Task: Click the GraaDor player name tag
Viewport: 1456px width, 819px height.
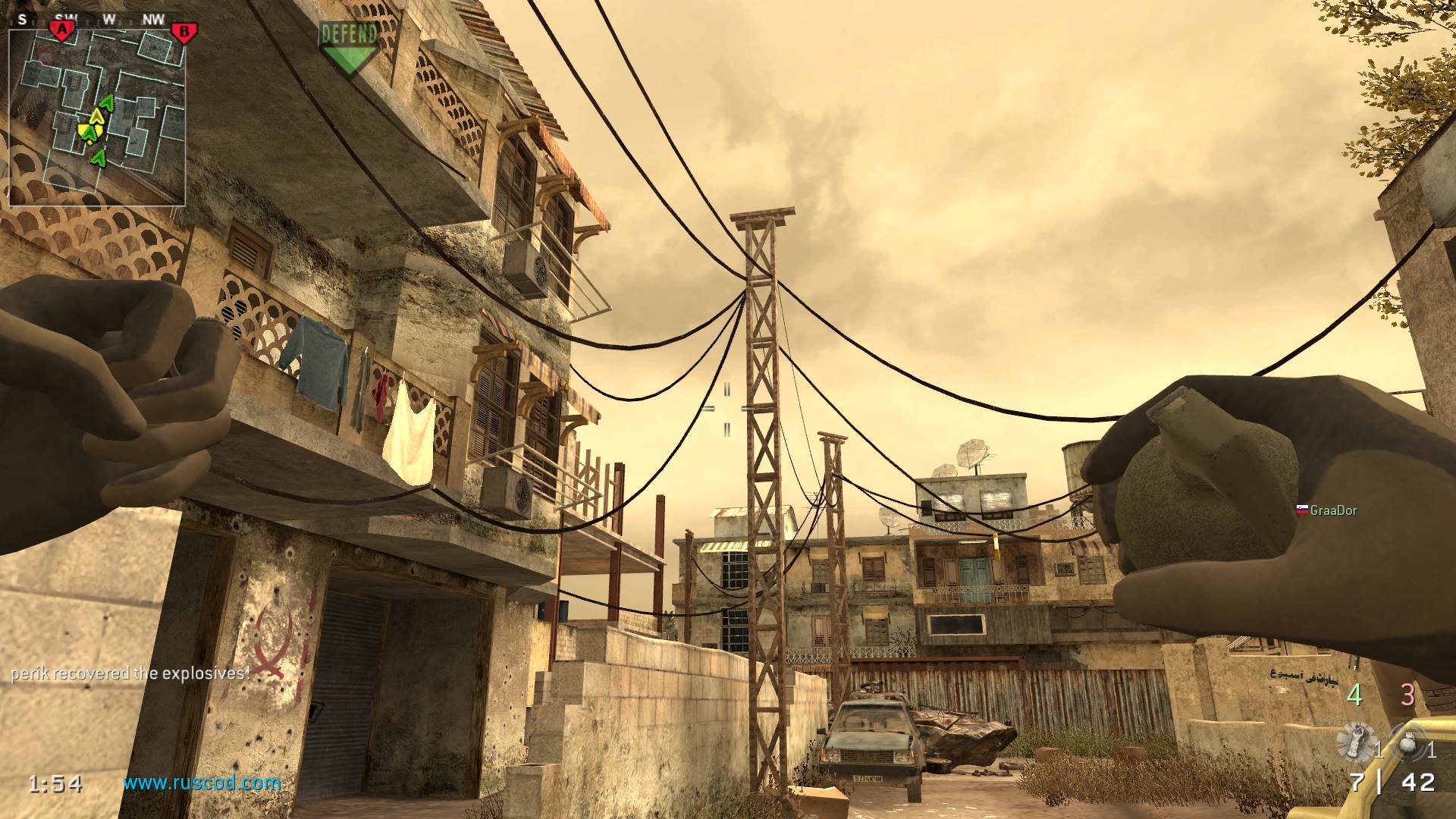Action: (1332, 510)
